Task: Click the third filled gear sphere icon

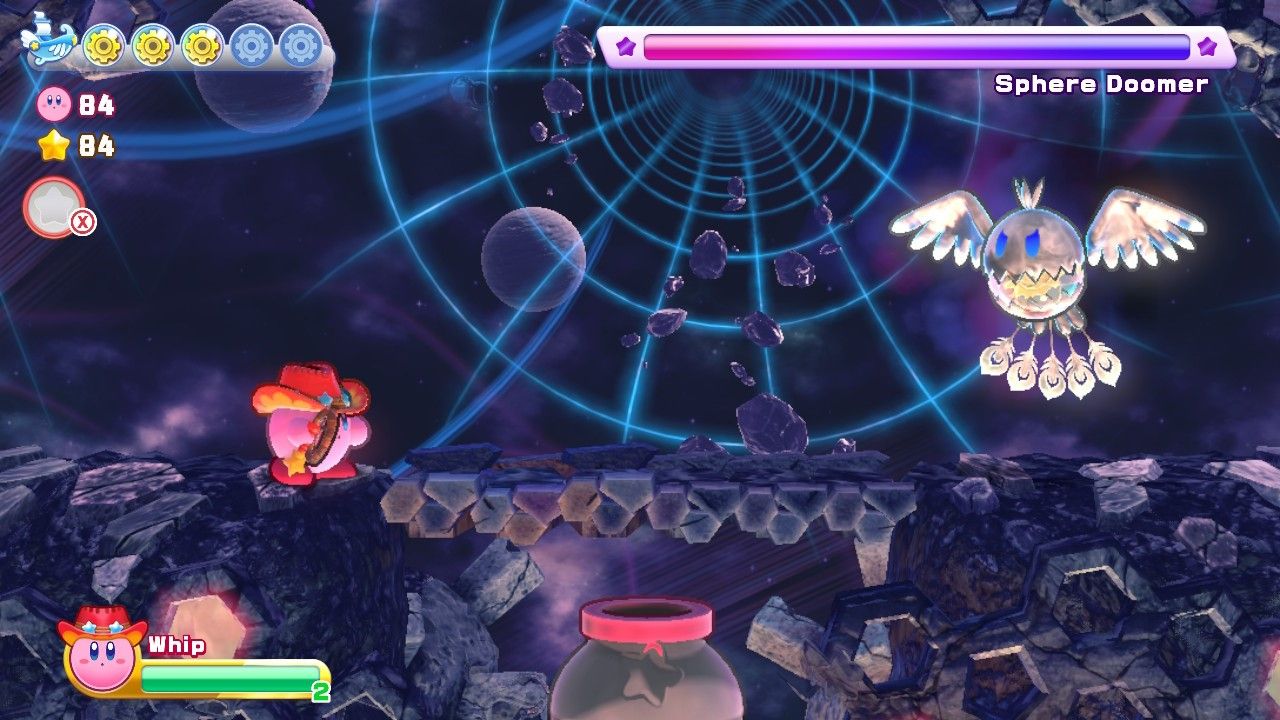Action: (x=200, y=47)
